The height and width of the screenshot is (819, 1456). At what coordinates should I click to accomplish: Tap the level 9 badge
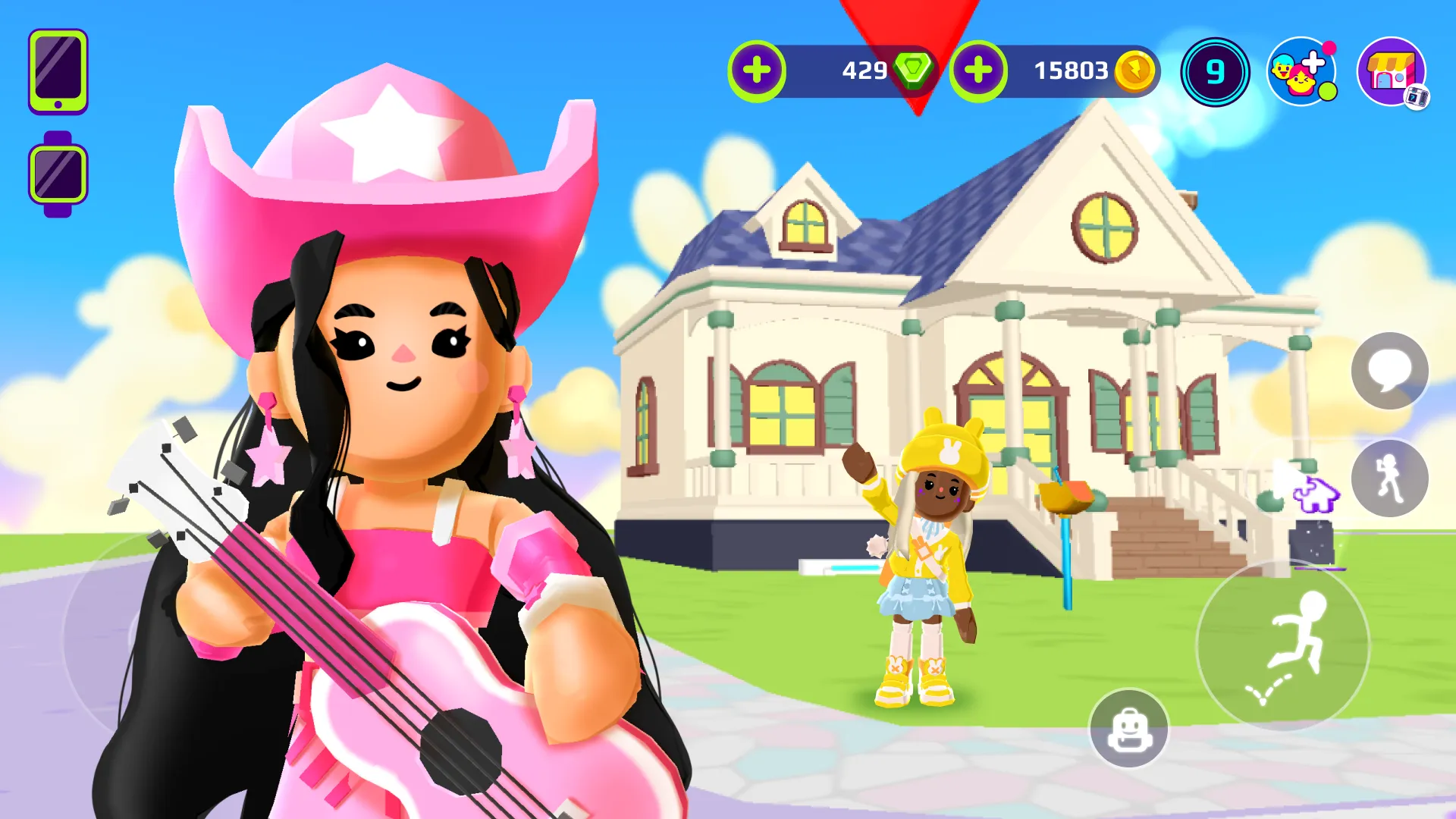tap(1216, 71)
